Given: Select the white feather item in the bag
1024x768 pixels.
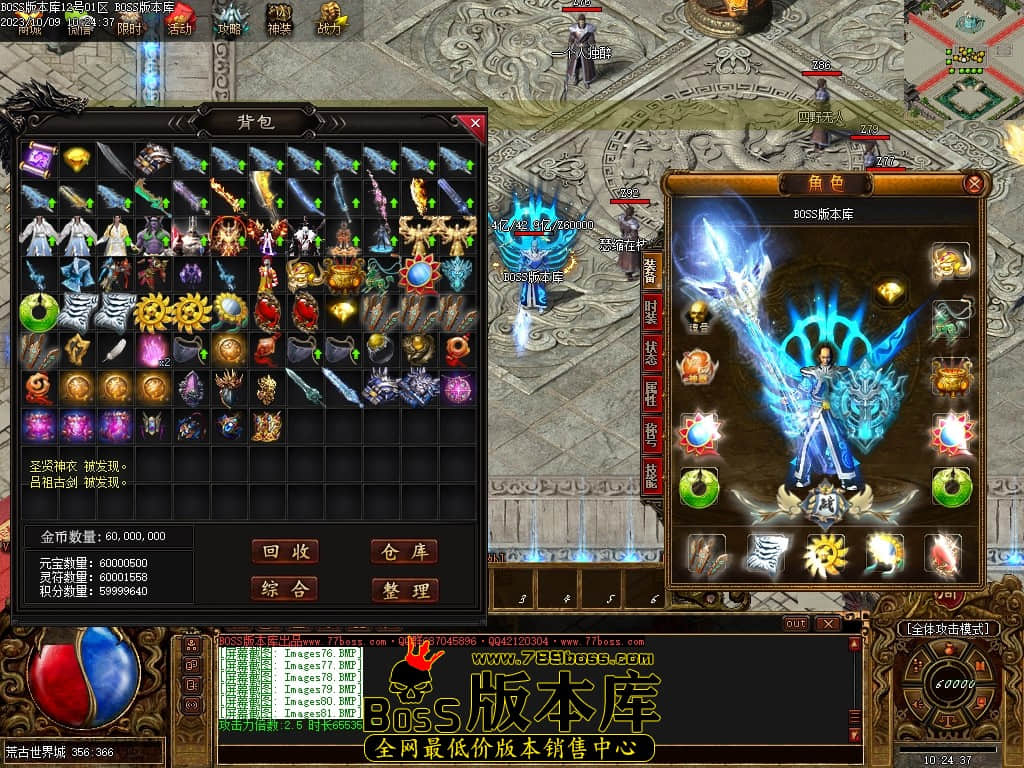Looking at the screenshot, I should (116, 349).
